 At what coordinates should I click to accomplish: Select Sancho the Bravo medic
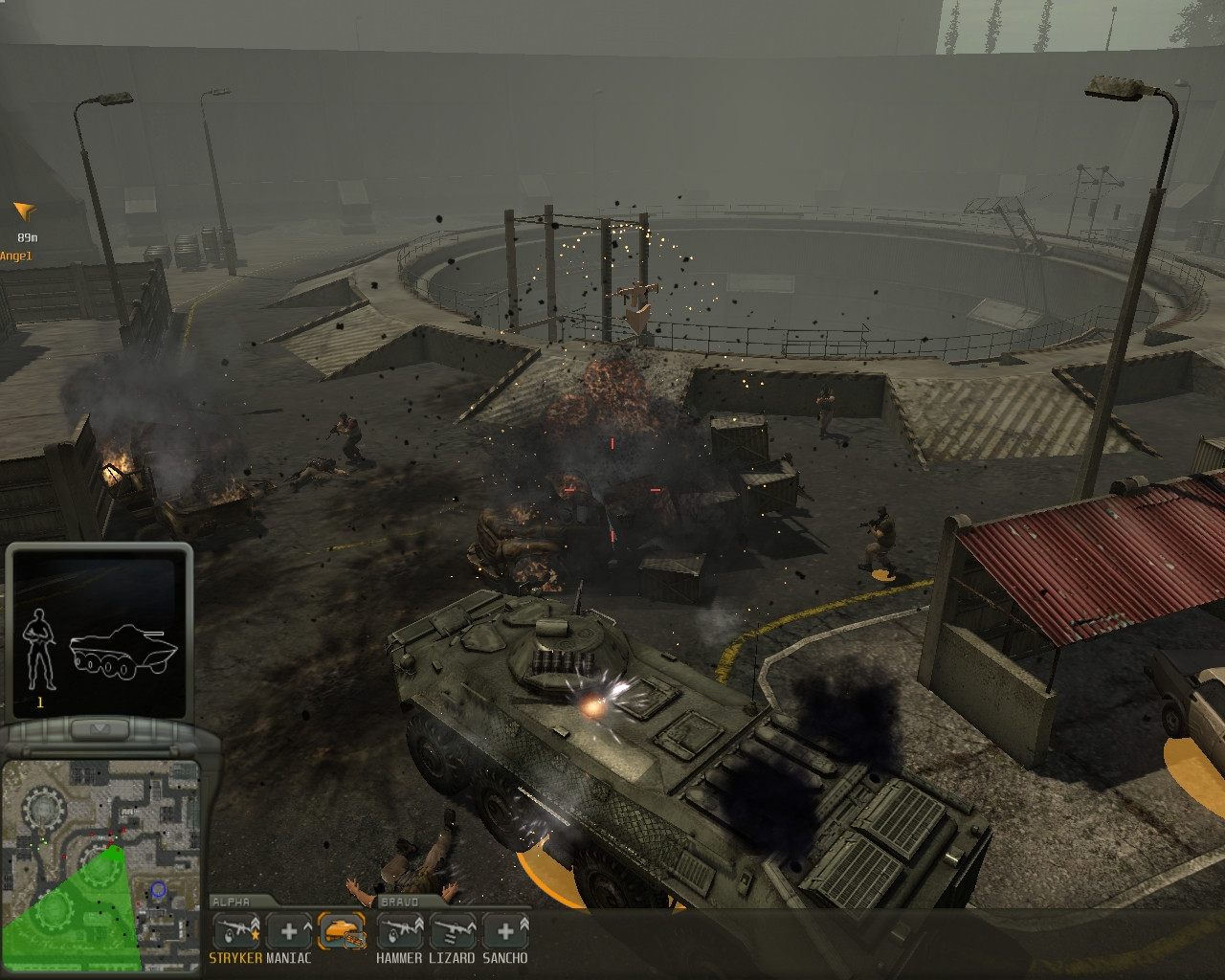[504, 931]
